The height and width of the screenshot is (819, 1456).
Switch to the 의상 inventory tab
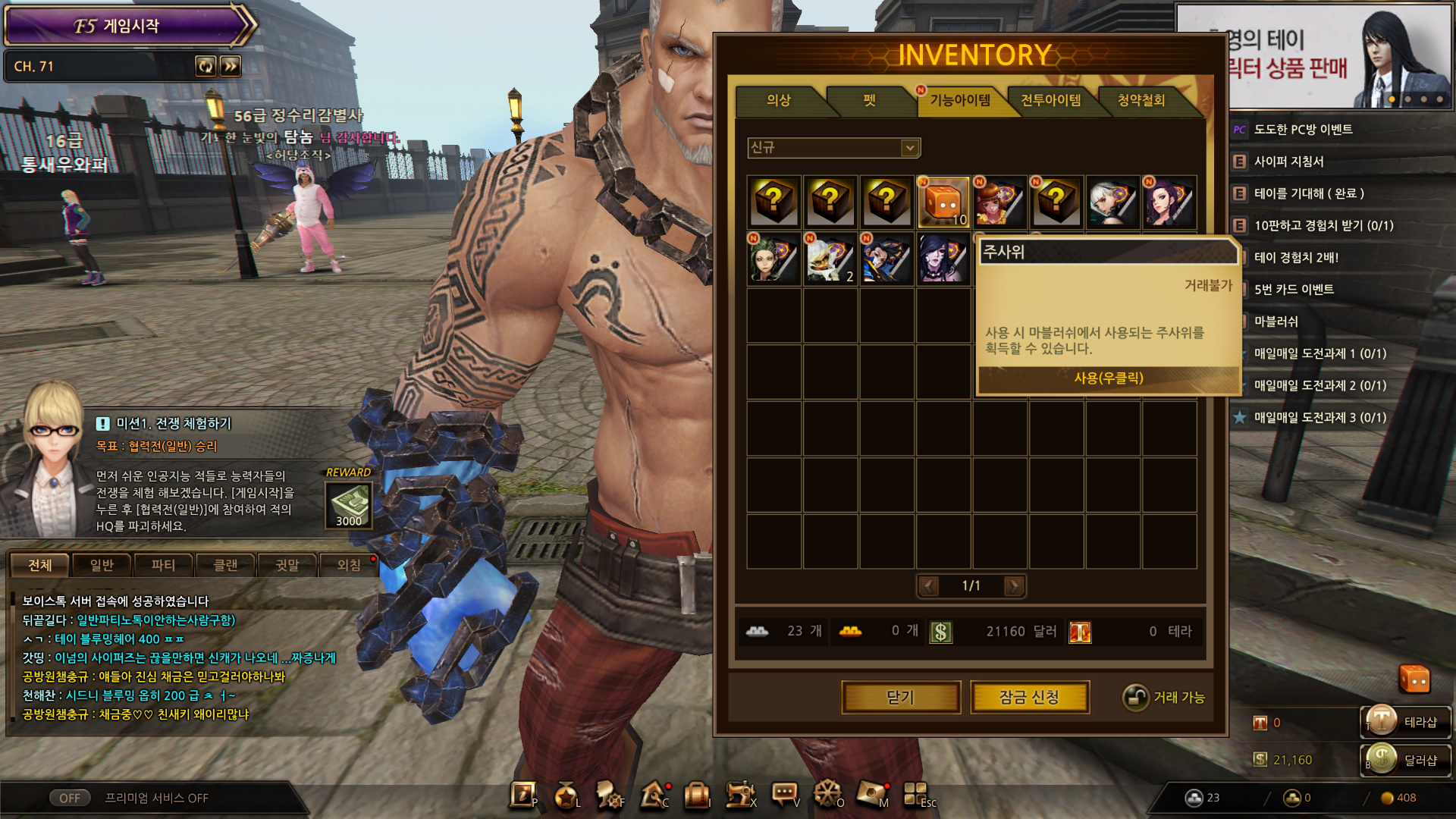(779, 100)
